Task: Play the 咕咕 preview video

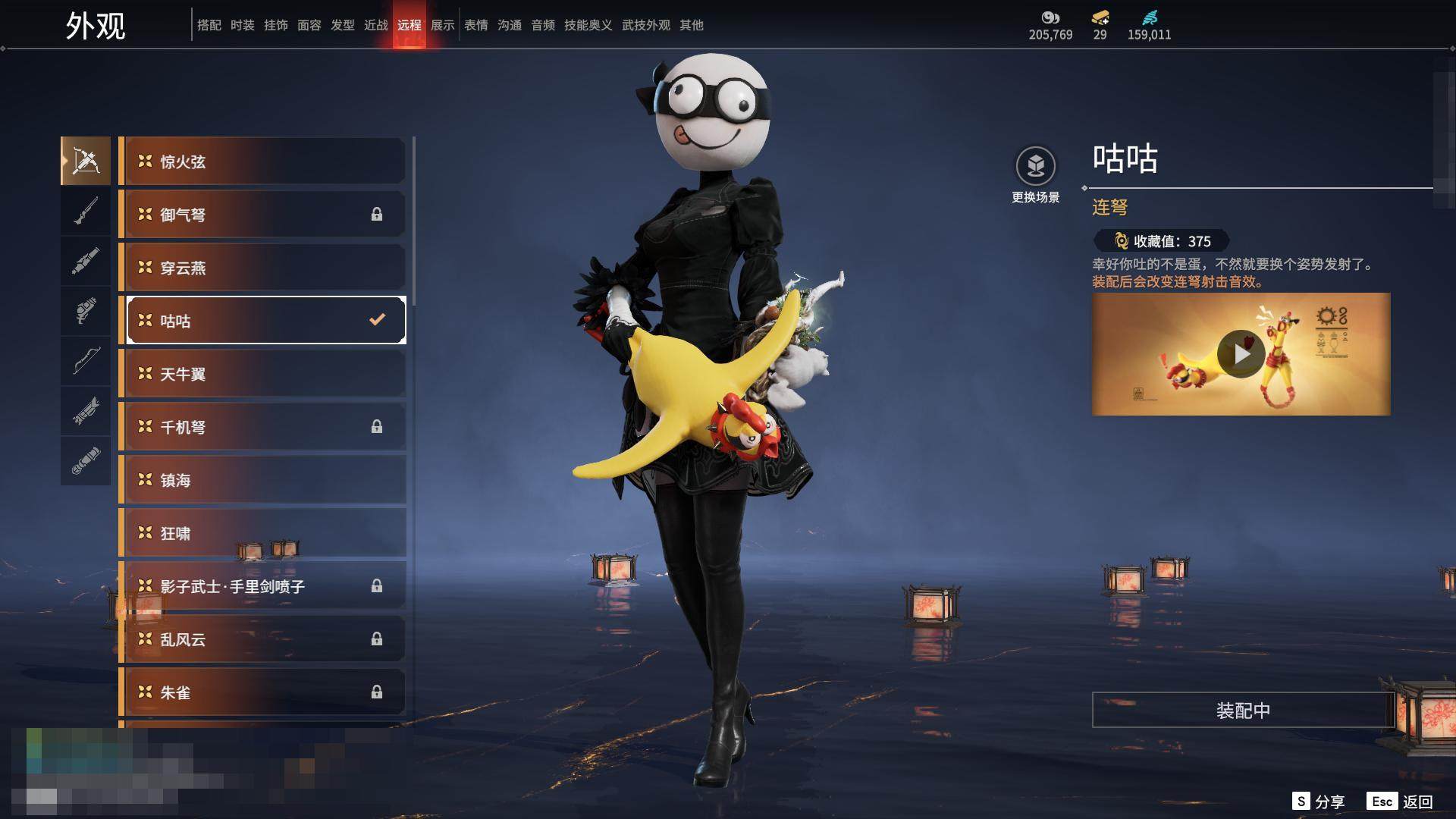Action: 1241,354
